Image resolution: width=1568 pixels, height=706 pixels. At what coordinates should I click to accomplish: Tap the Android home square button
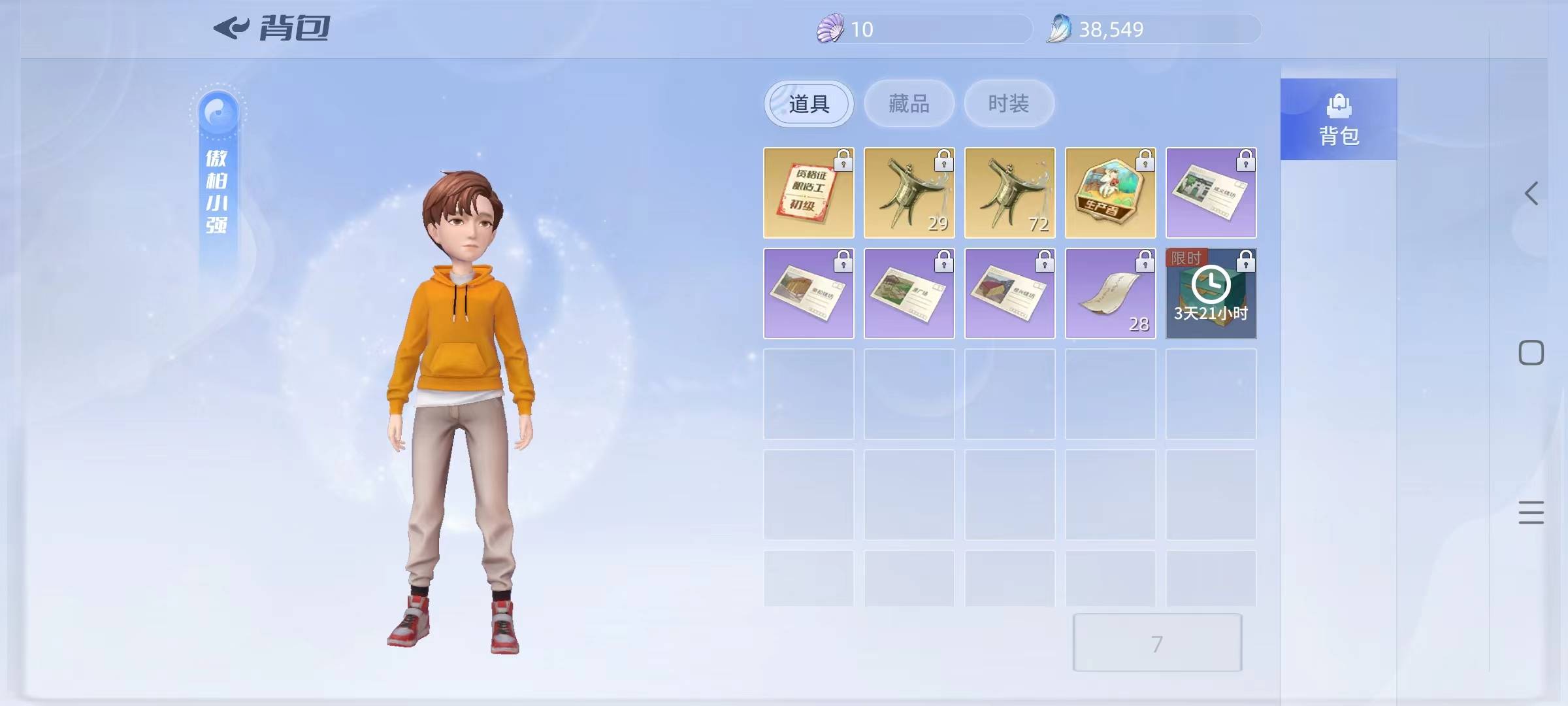[x=1531, y=353]
